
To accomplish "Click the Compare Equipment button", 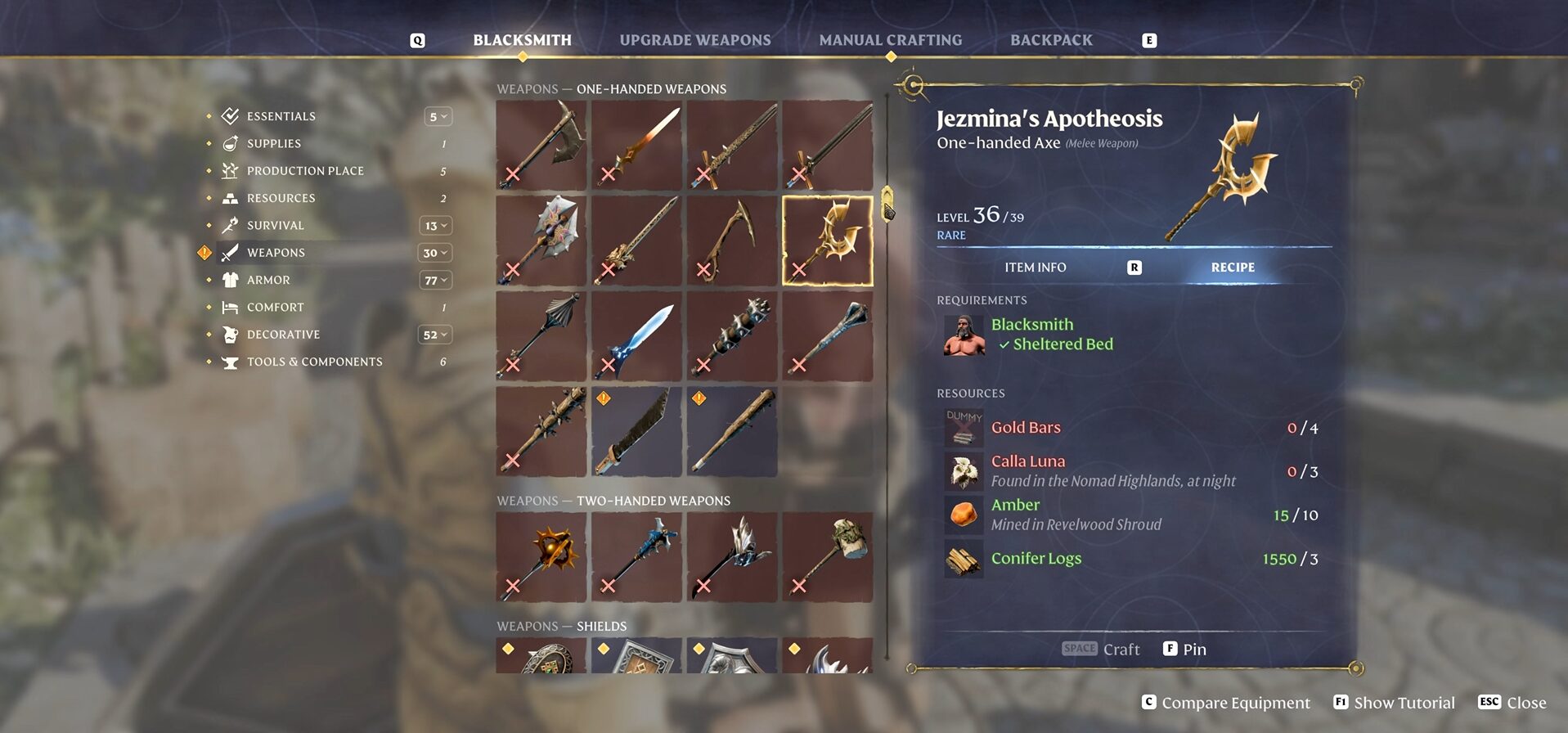I will click(1225, 703).
